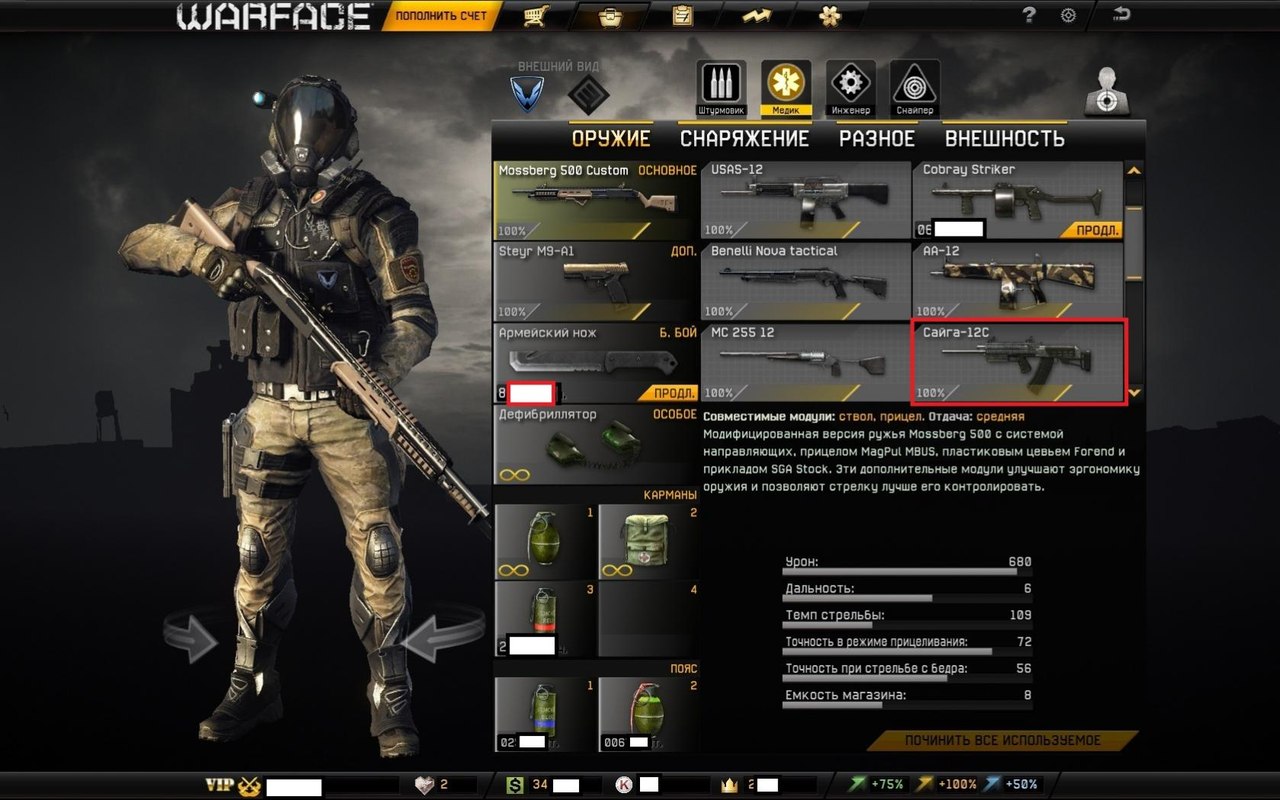Screen dimensions: 1280x800
Task: Open the shop cart tab
Action: [536, 16]
